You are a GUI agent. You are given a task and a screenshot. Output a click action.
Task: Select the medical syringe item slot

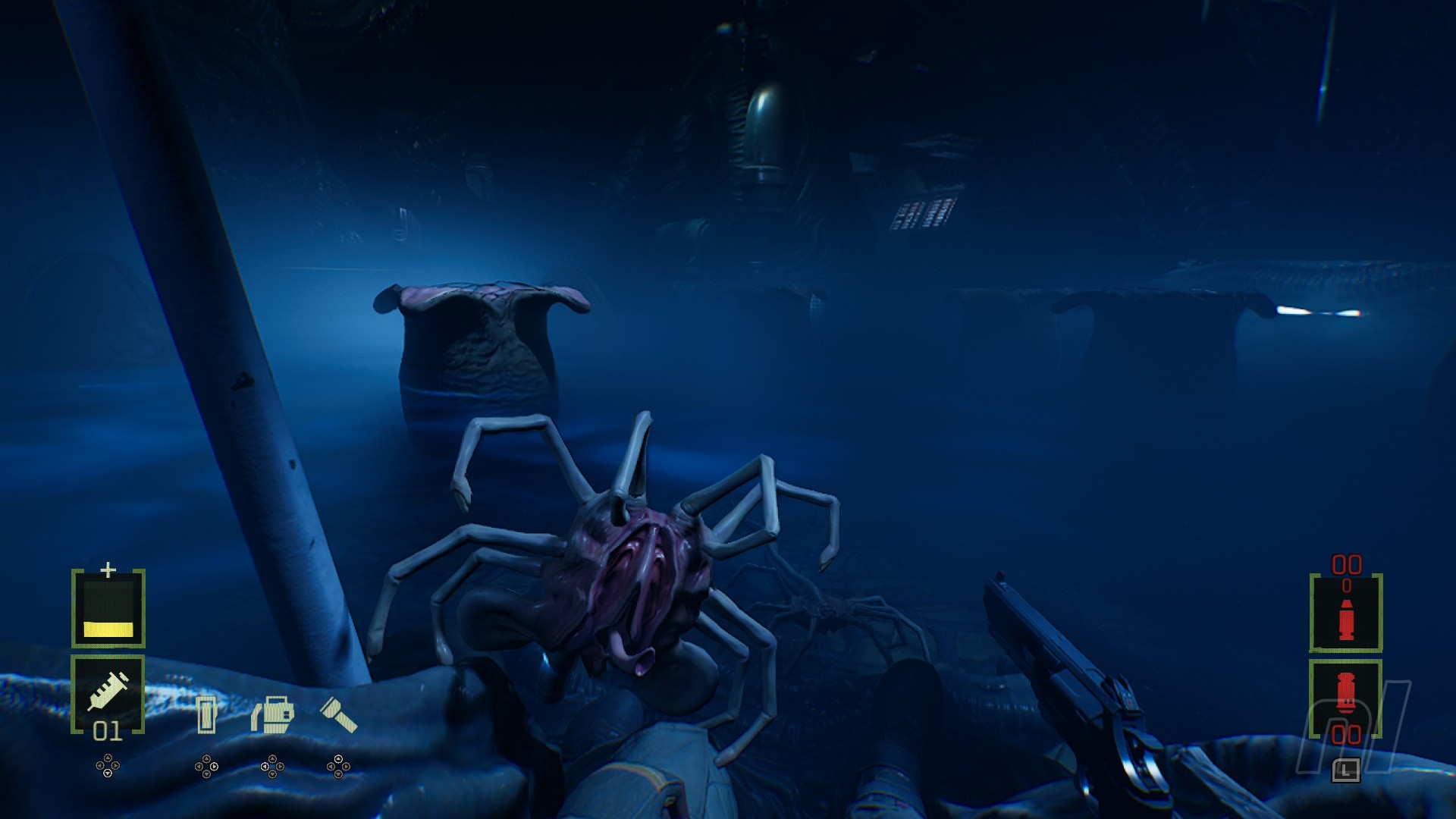[108, 692]
